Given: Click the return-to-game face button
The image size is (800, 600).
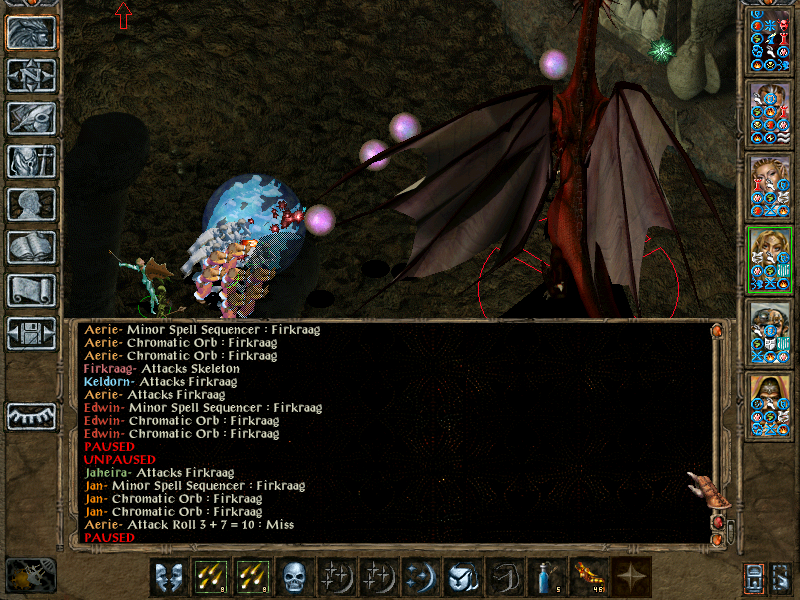Looking at the screenshot, I should click(x=31, y=33).
